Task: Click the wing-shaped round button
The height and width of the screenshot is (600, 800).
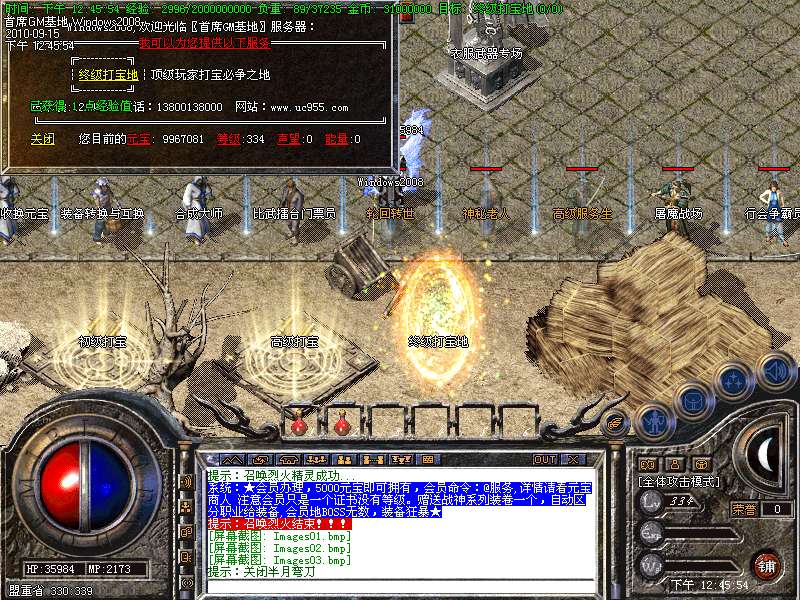Action: [x=616, y=423]
